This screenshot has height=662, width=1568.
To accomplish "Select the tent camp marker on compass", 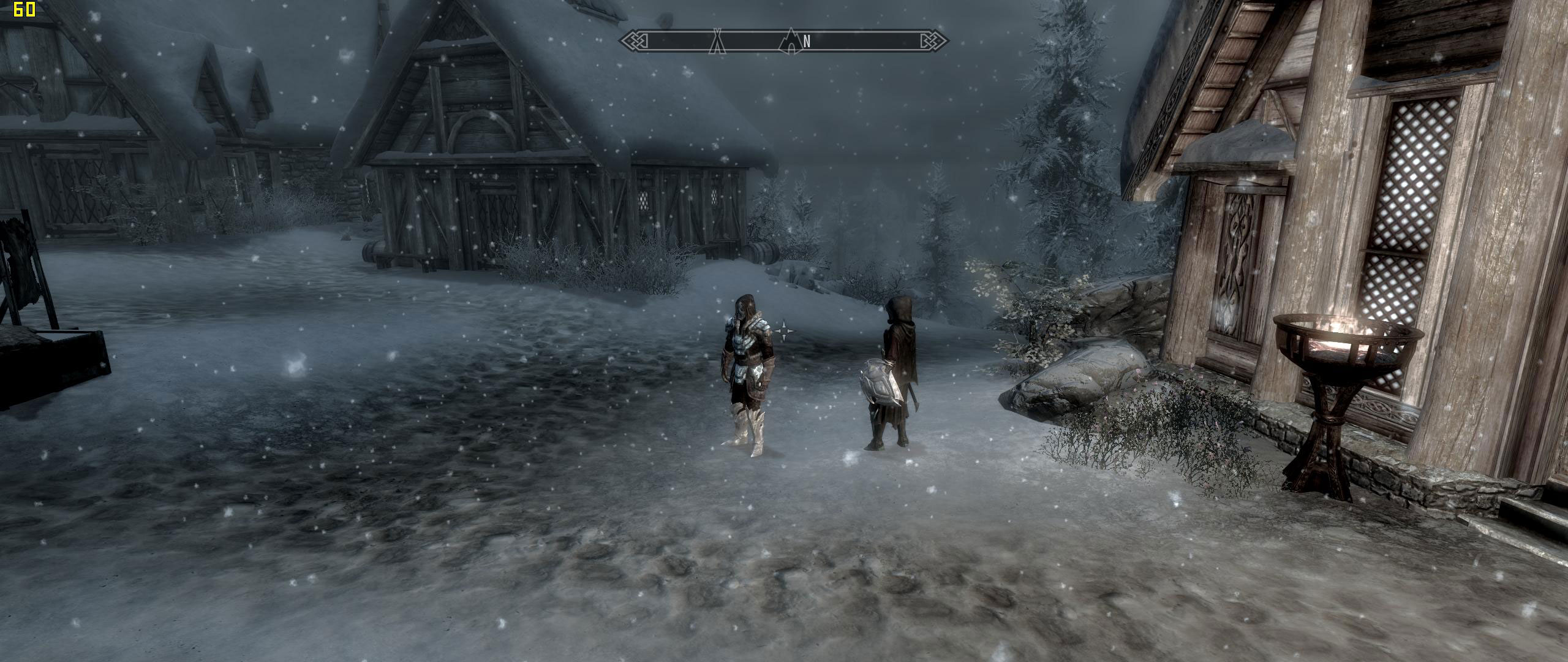I will [717, 41].
